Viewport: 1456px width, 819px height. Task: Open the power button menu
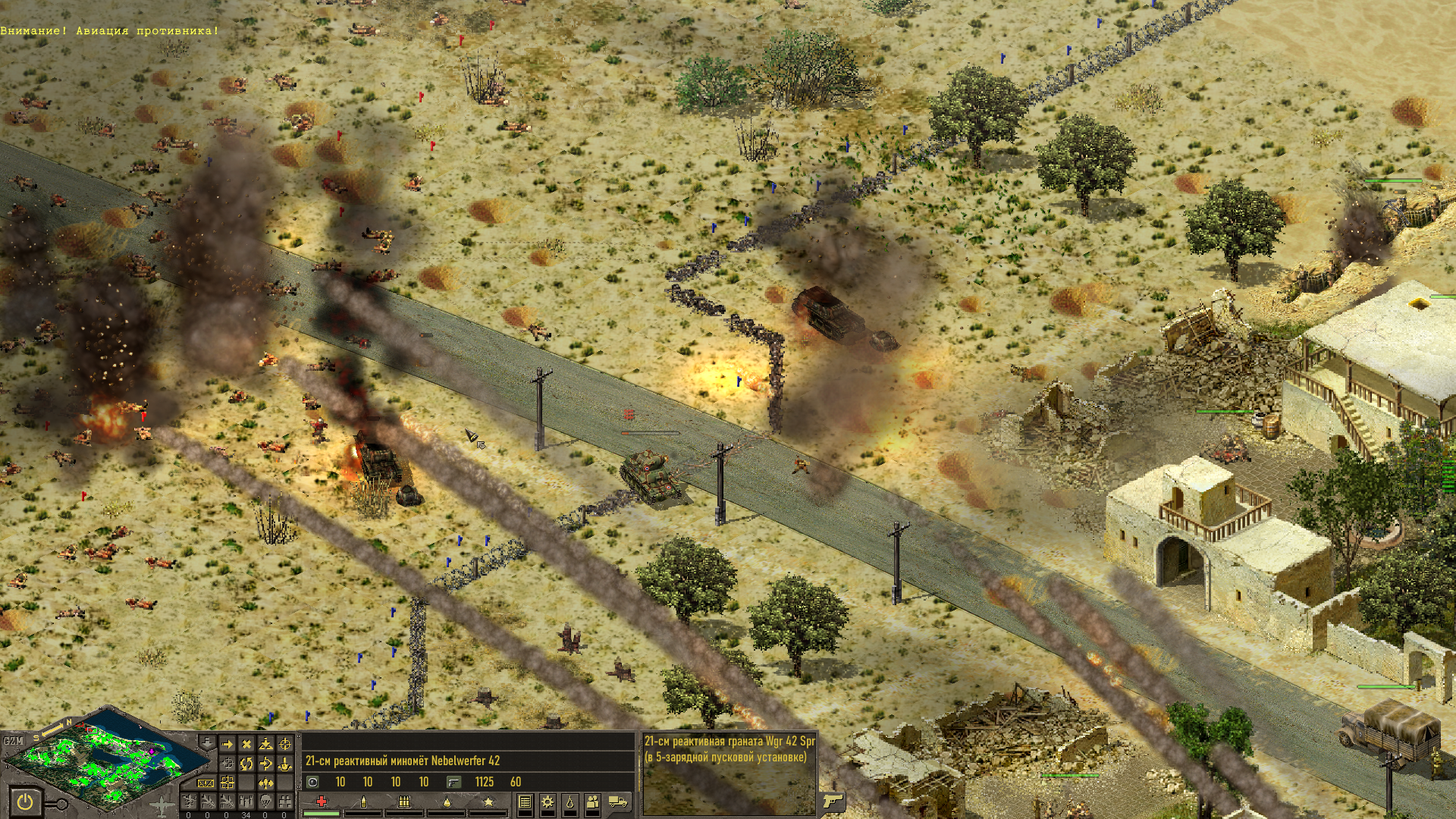pos(24,802)
